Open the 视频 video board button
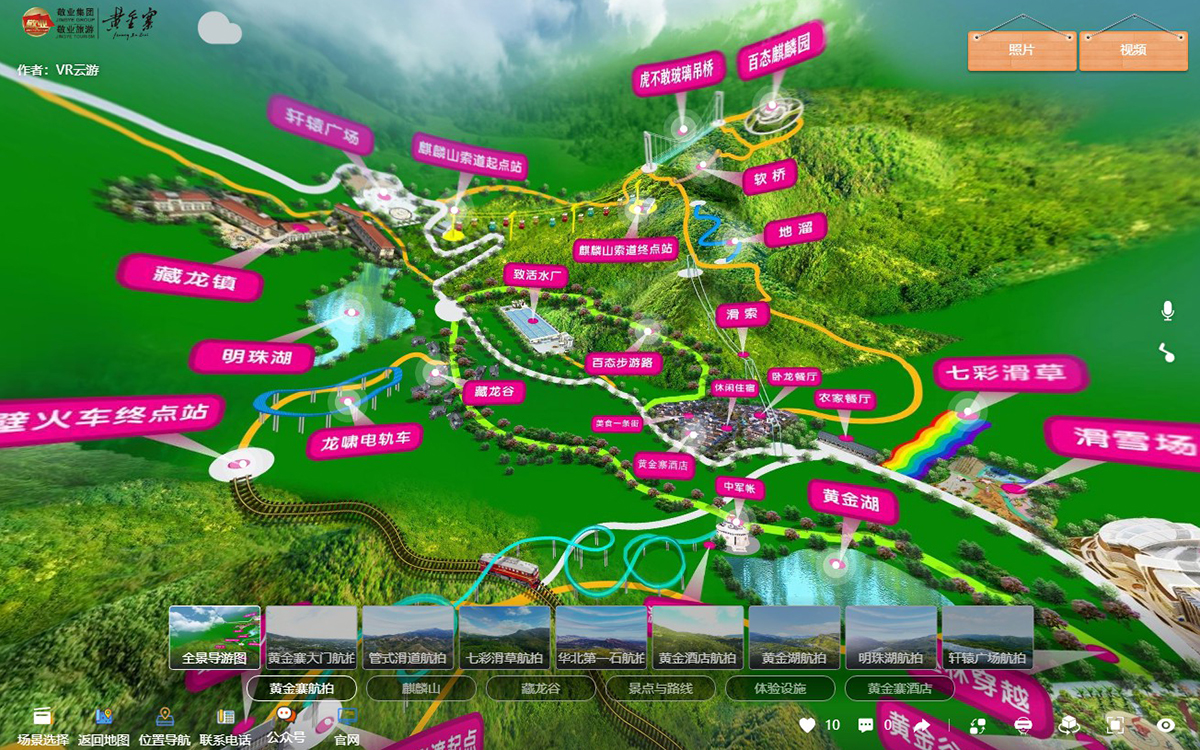The width and height of the screenshot is (1200, 750). coord(1133,50)
